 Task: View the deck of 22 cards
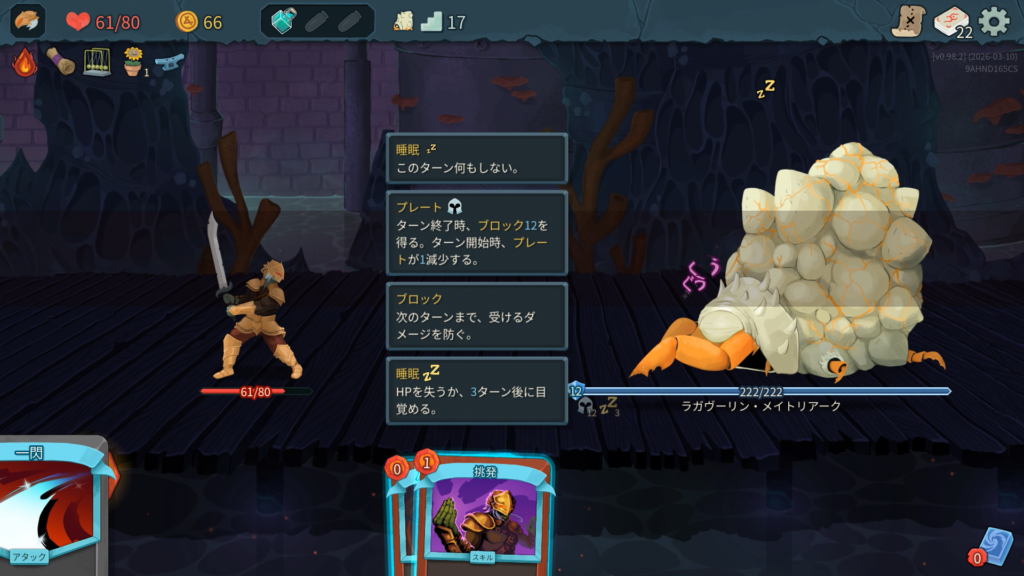[951, 21]
